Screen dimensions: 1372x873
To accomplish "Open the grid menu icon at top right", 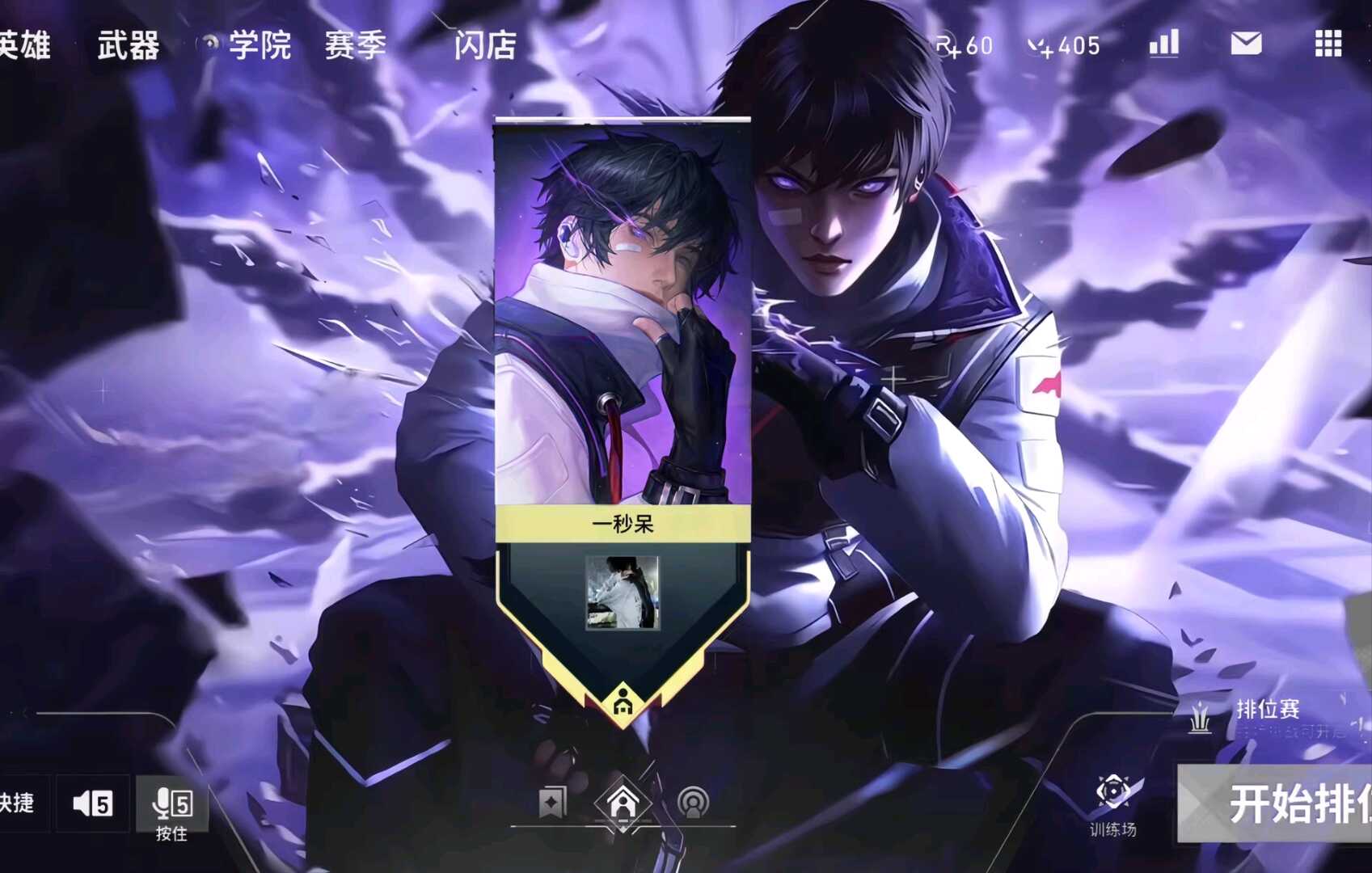I will [x=1328, y=44].
